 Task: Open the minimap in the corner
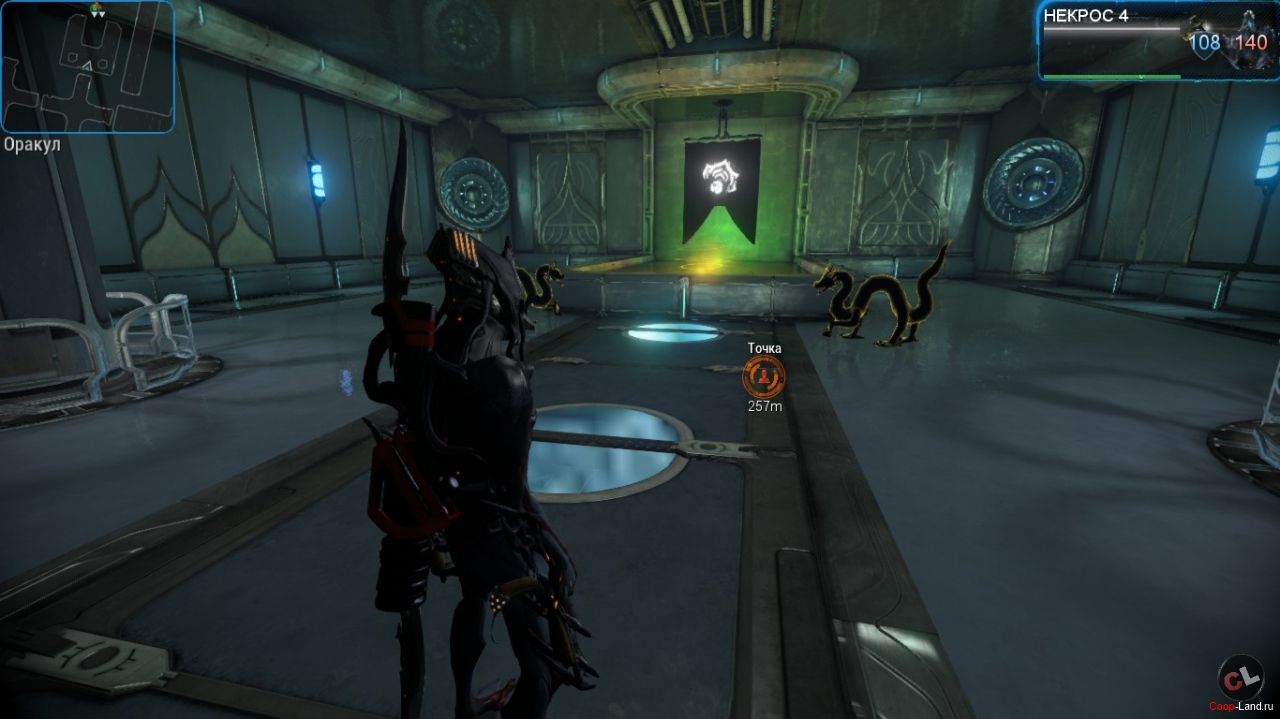(87, 66)
